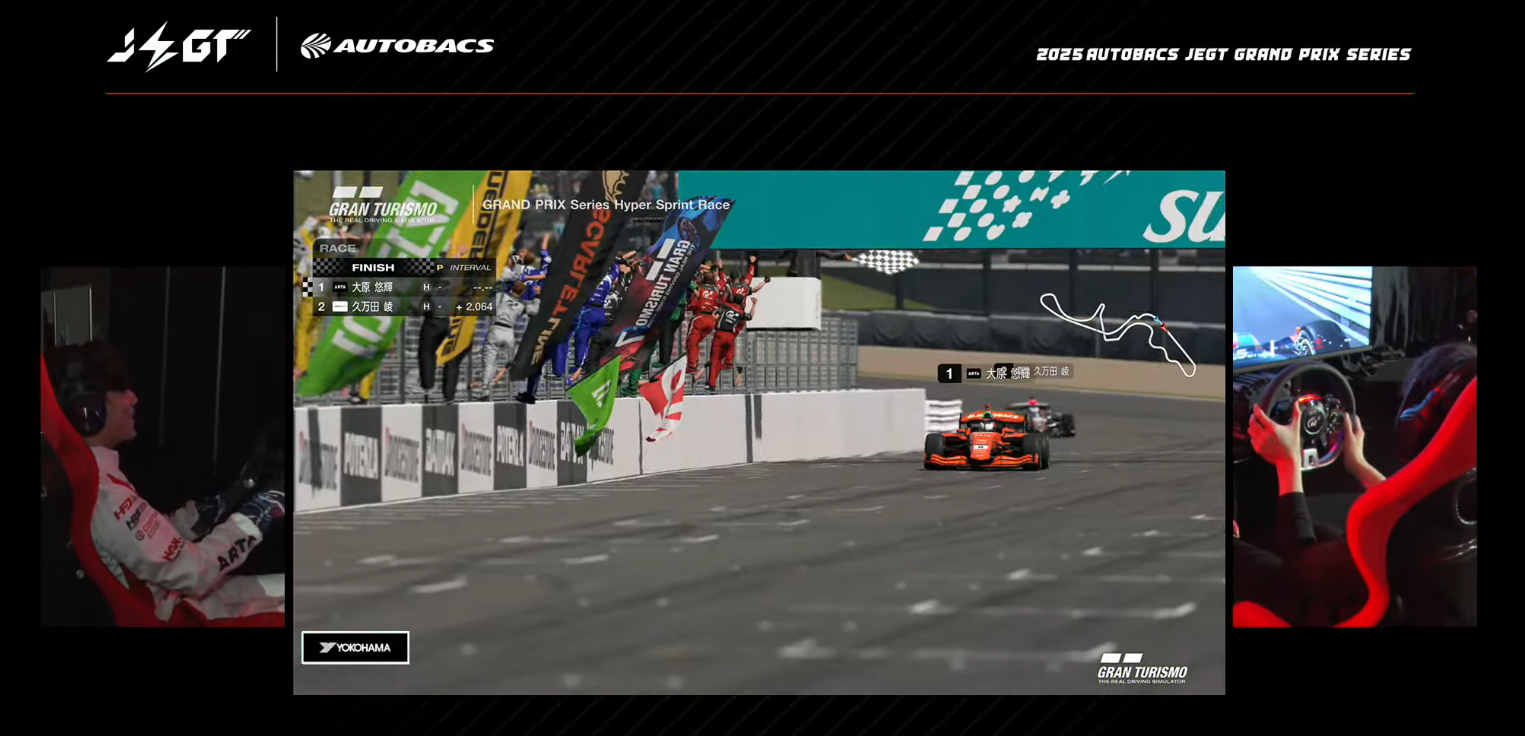Open the steering wheel camera feed
The image size is (1525, 736).
(x=1354, y=446)
